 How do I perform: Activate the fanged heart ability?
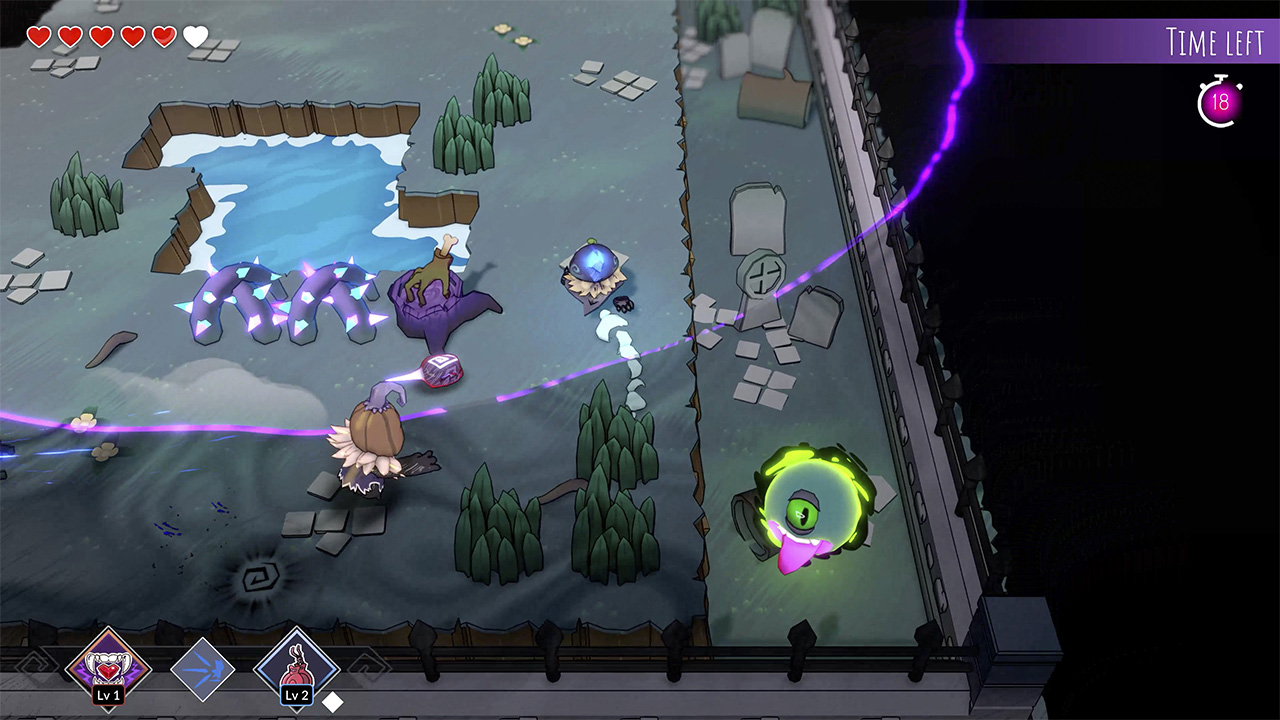tap(107, 664)
